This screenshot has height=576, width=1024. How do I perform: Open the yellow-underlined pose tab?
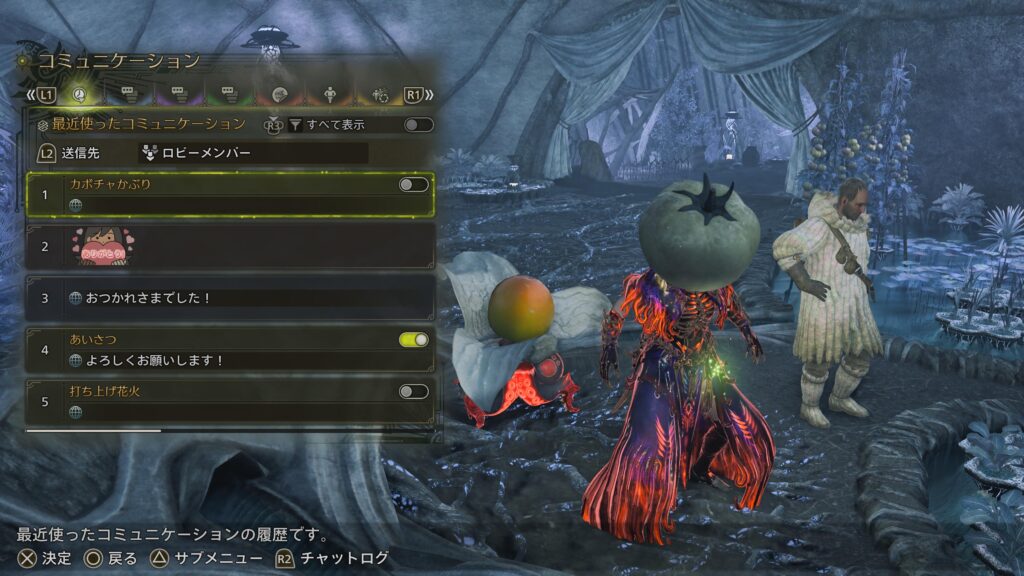(x=381, y=94)
